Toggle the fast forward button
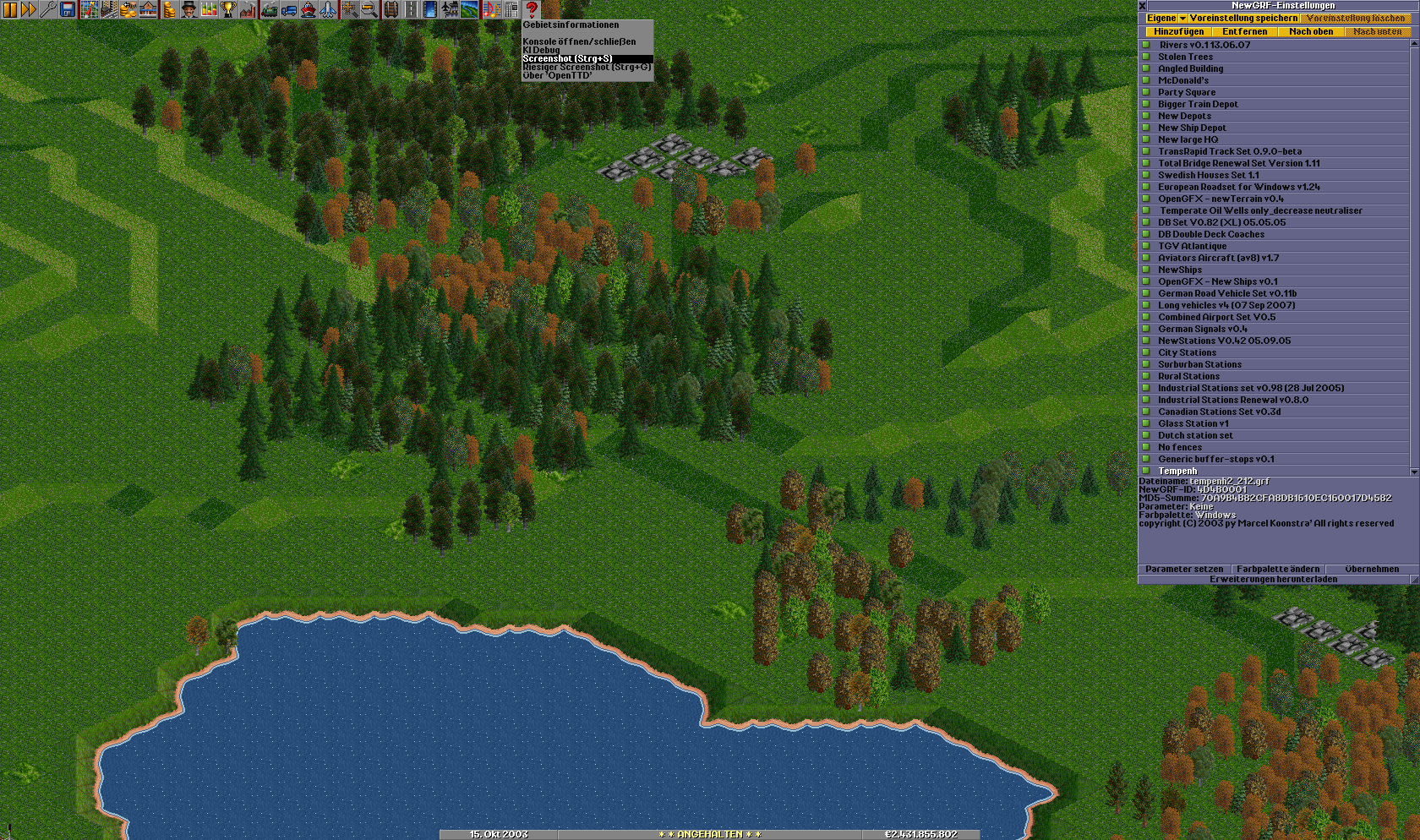Screen dimensions: 1420x840 (28, 9)
